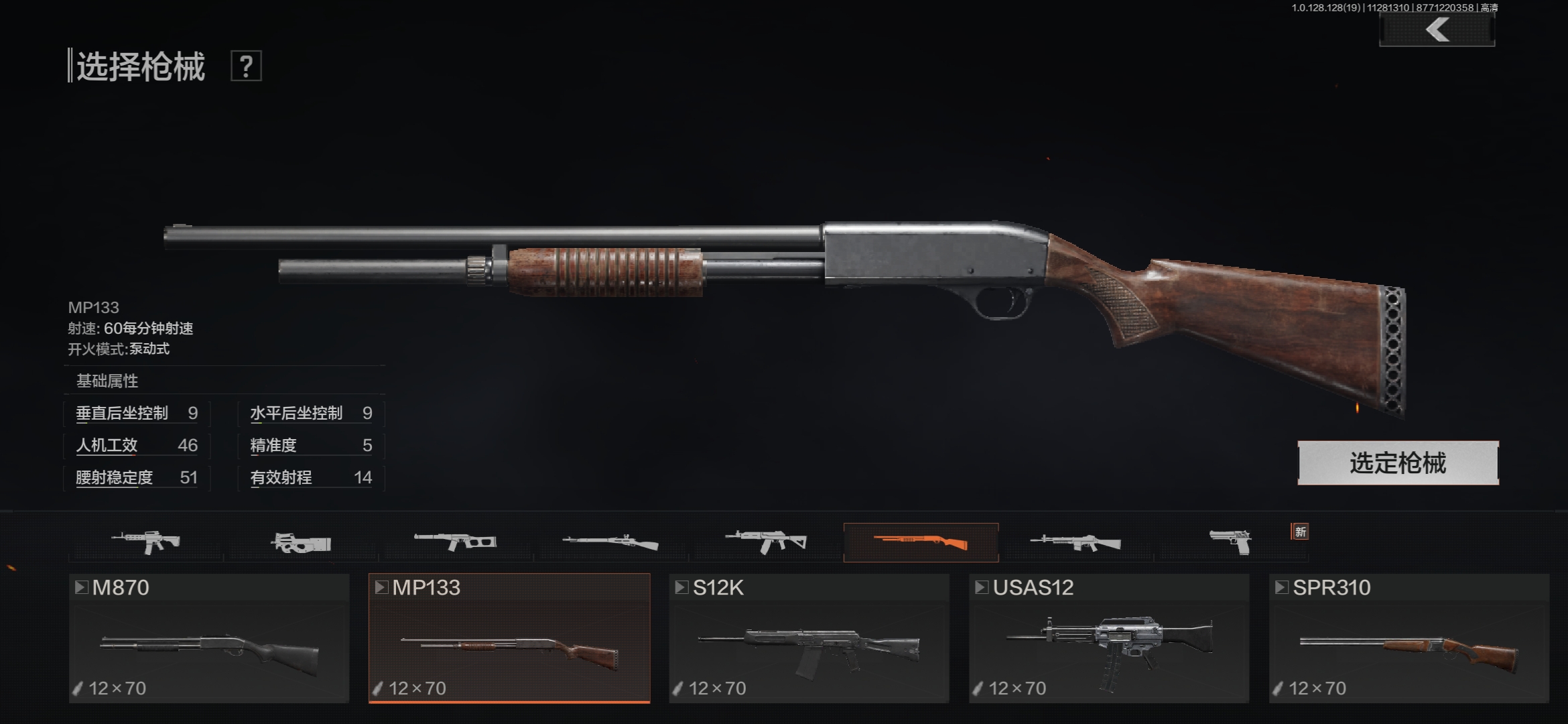Select the M870 shotgun card
1568x724 pixels.
(209, 638)
